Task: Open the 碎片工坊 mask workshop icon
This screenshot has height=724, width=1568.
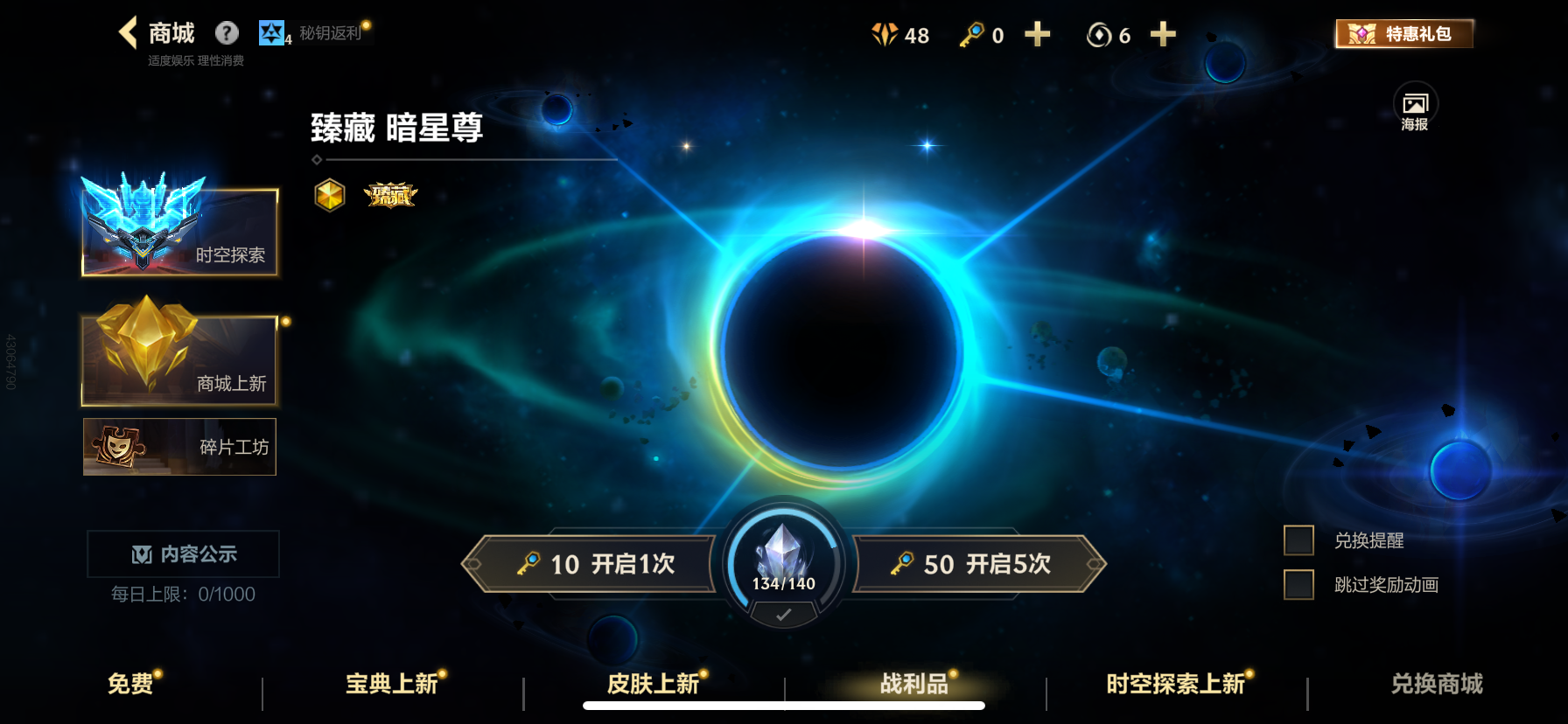Action: tap(118, 447)
